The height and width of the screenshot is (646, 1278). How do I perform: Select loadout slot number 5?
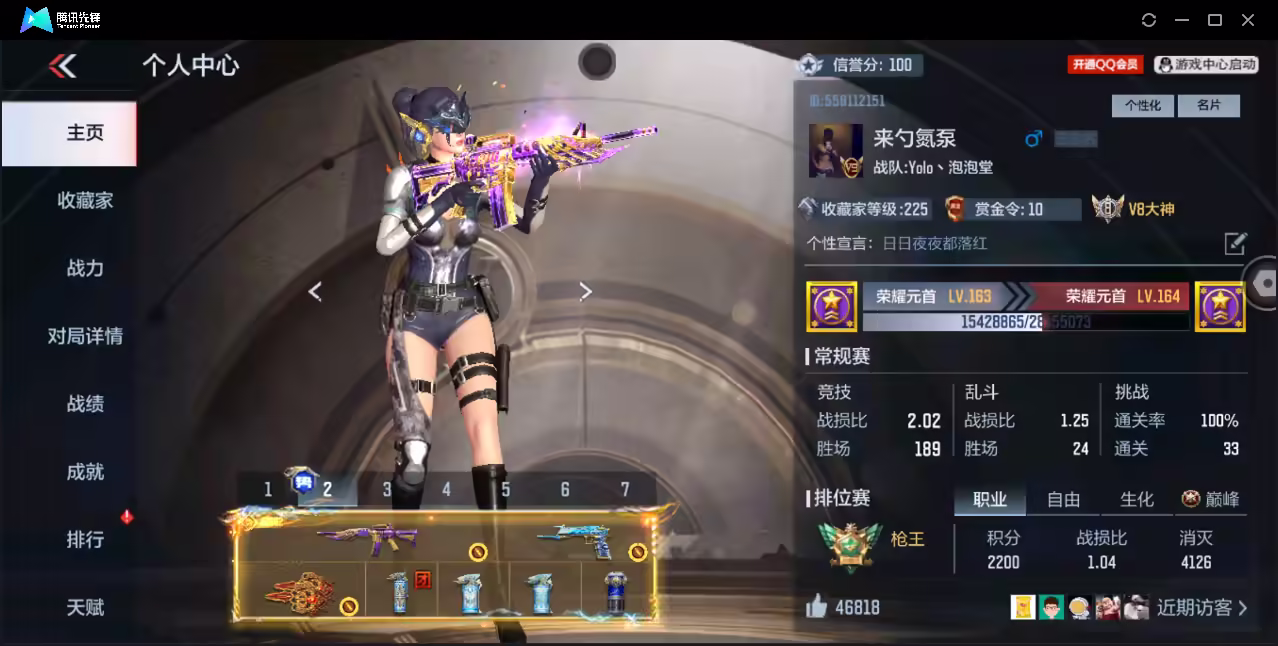click(x=506, y=489)
